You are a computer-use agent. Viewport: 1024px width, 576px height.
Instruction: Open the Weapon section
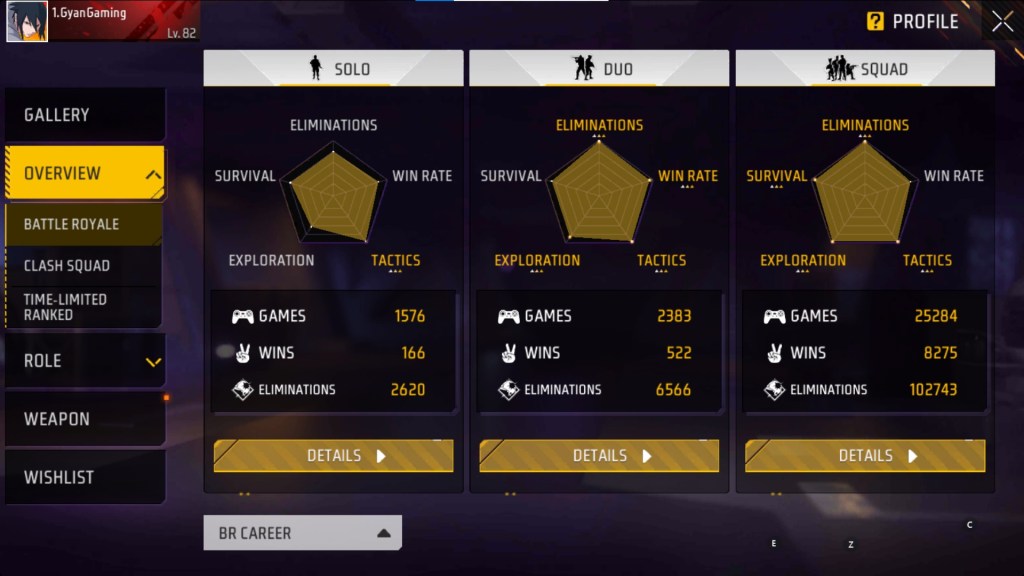pyautogui.click(x=84, y=419)
